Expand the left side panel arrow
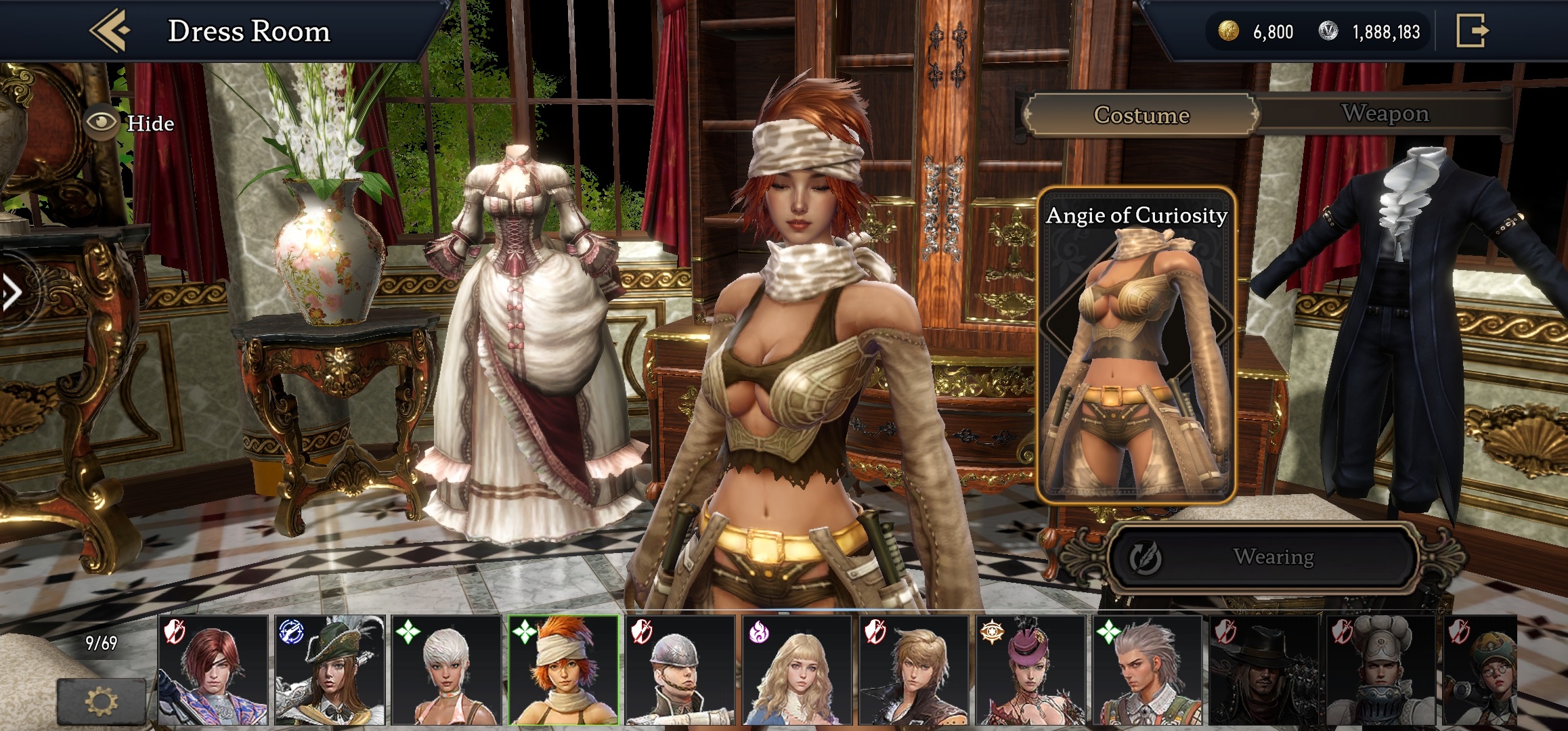 12,292
